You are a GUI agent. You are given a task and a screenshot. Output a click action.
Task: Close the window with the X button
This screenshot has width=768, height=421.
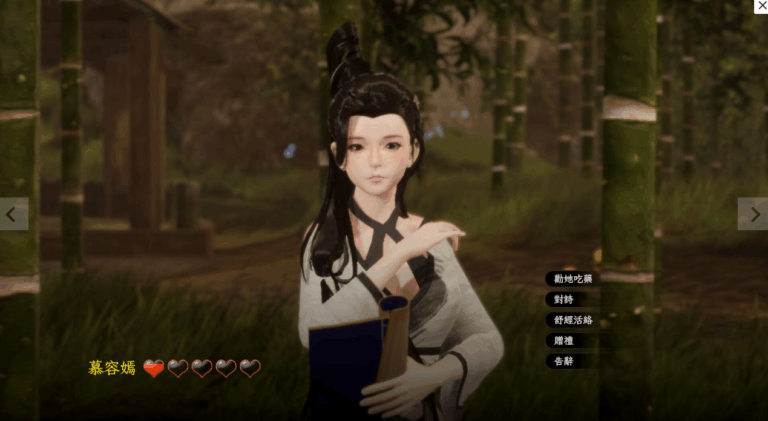pos(761,6)
